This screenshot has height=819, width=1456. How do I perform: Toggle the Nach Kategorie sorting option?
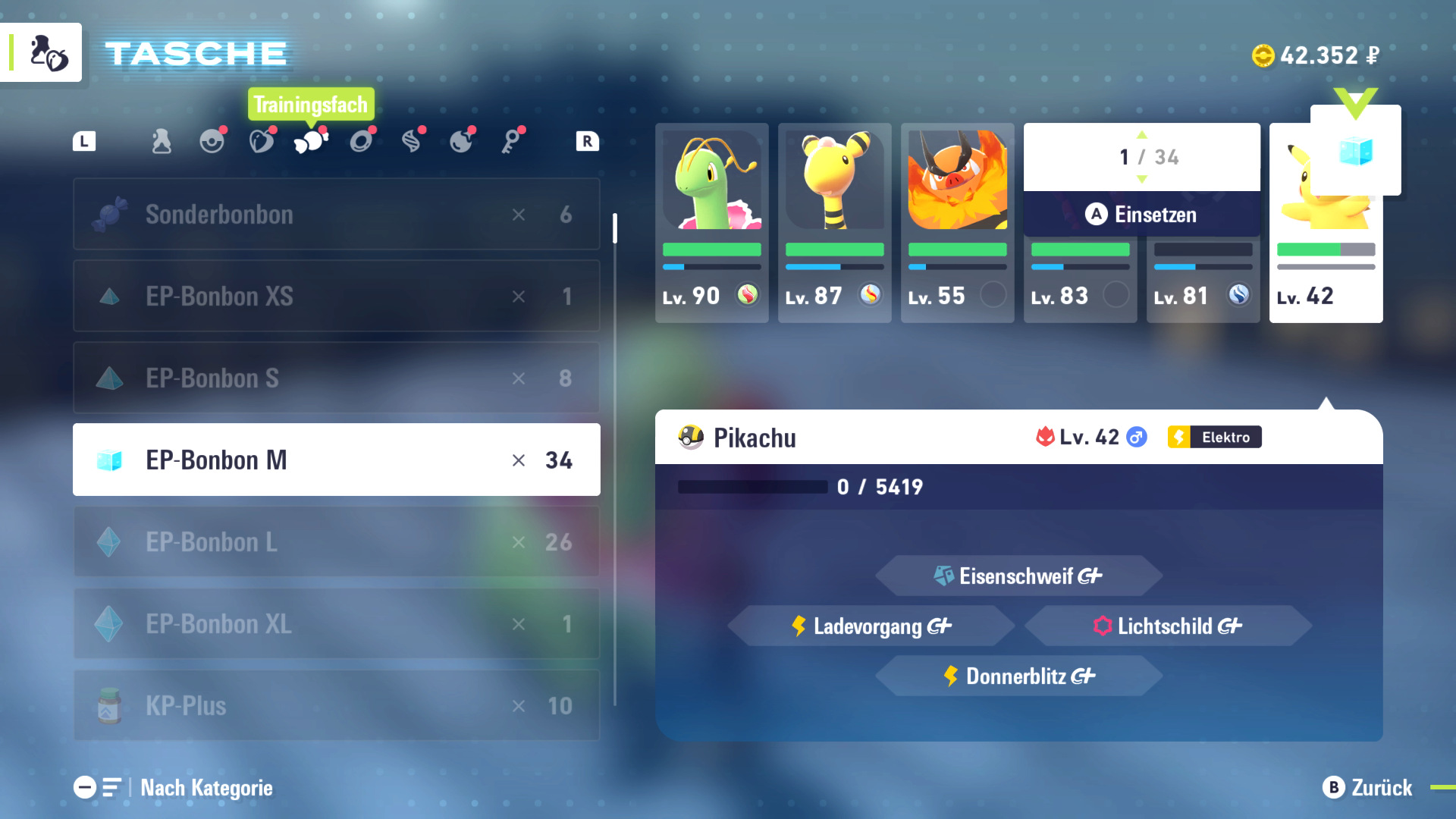point(174,788)
